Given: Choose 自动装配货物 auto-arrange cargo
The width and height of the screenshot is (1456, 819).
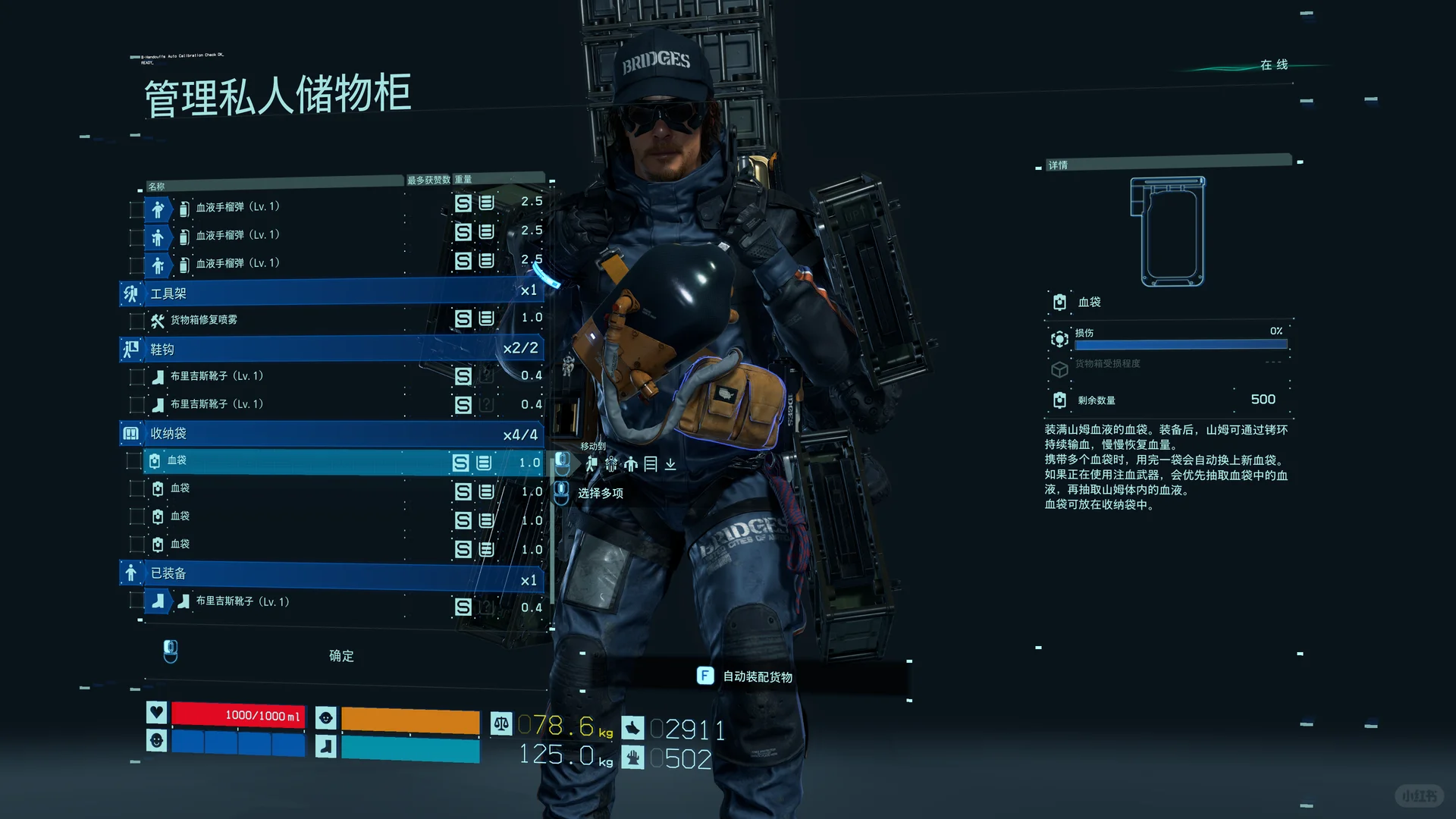Looking at the screenshot, I should click(x=757, y=676).
